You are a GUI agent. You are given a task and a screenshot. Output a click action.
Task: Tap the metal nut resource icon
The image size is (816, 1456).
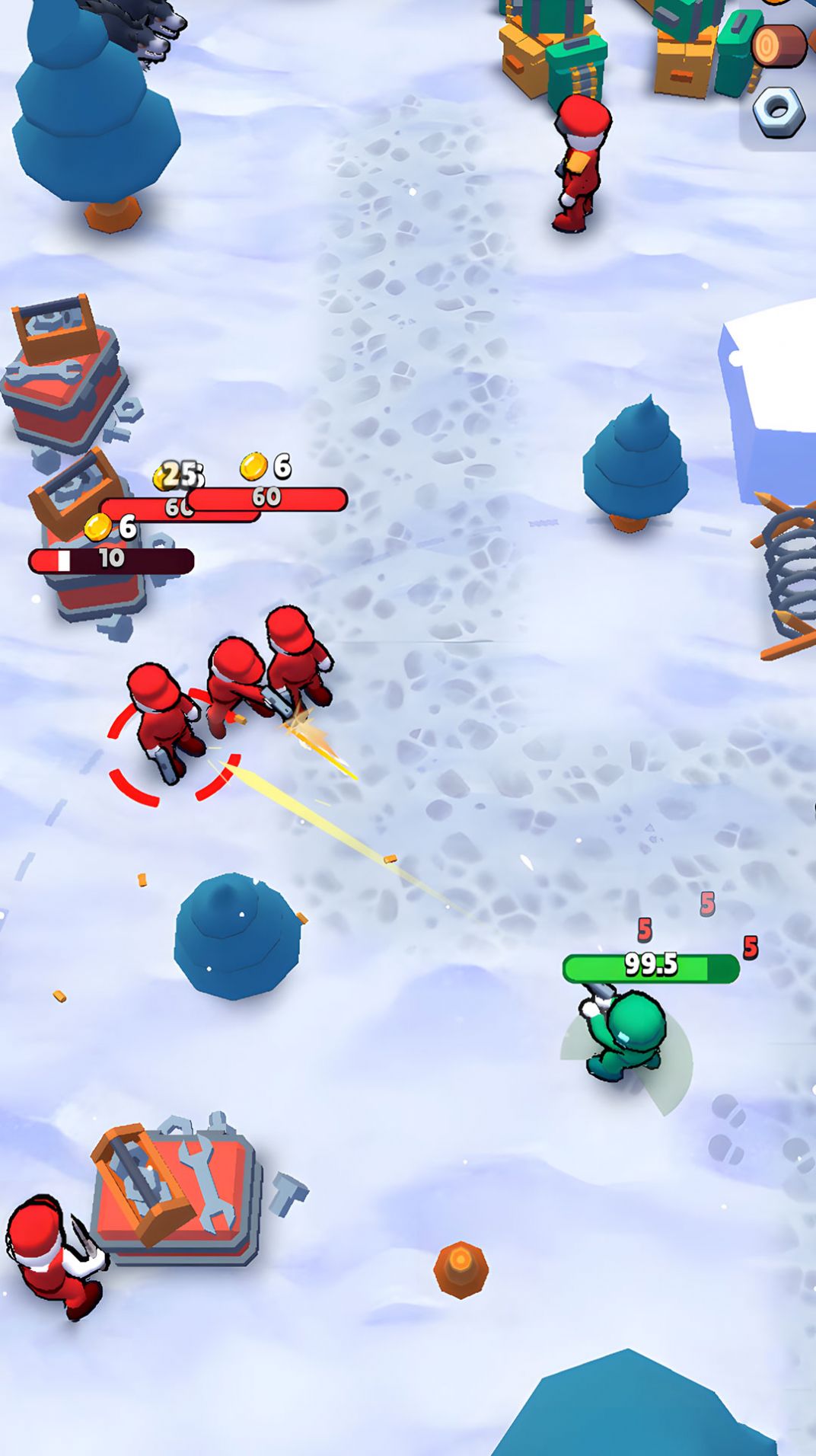778,111
